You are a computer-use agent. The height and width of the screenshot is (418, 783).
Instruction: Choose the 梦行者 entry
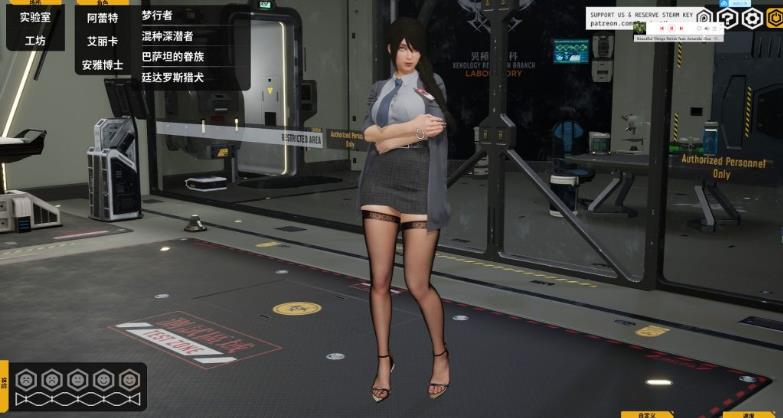click(x=157, y=16)
